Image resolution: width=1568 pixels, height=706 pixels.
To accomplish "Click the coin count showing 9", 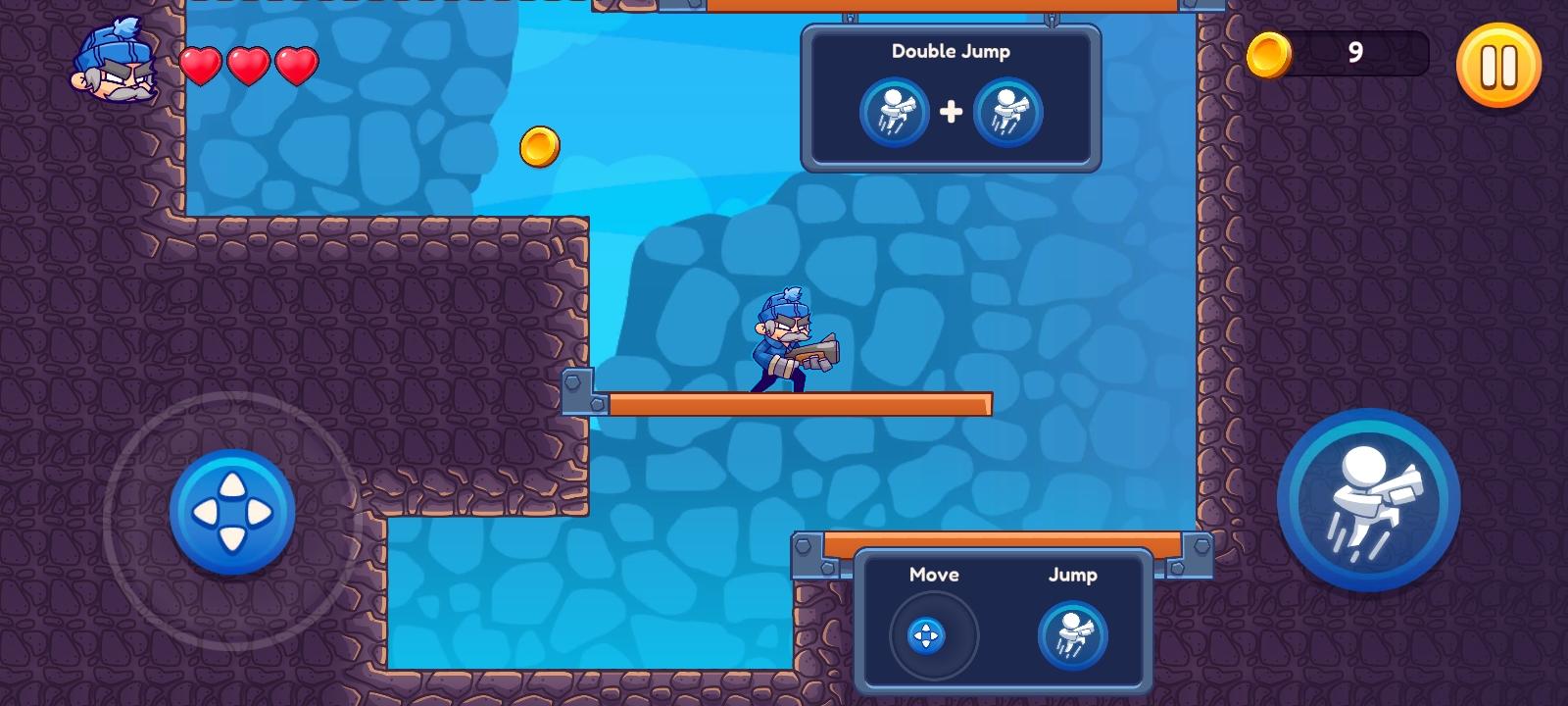I will 1355,54.
